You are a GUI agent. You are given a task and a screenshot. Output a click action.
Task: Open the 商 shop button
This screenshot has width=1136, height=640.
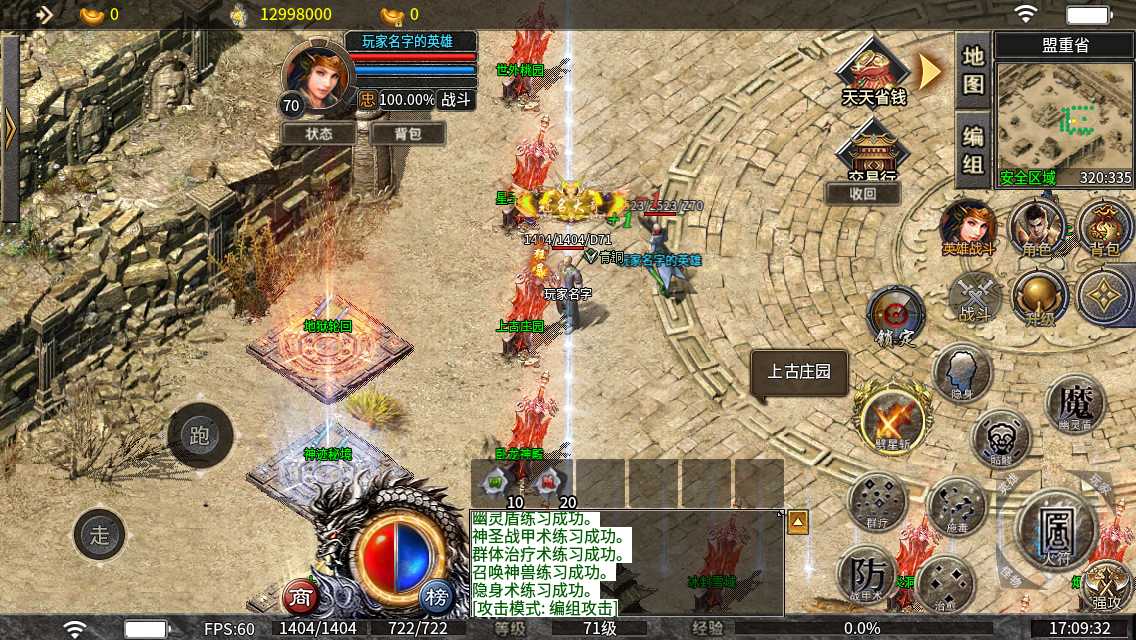tap(300, 597)
